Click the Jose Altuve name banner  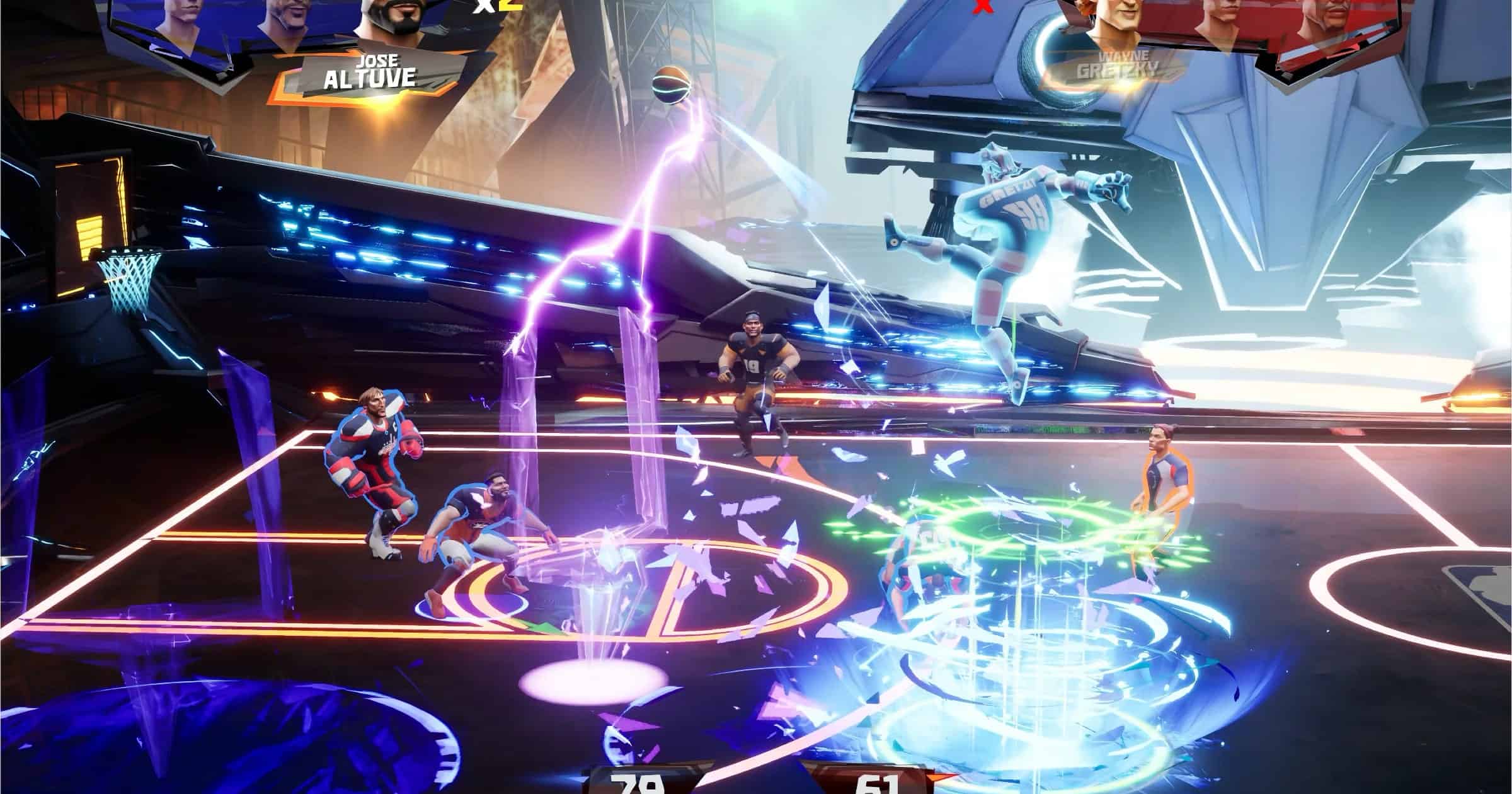(x=370, y=71)
